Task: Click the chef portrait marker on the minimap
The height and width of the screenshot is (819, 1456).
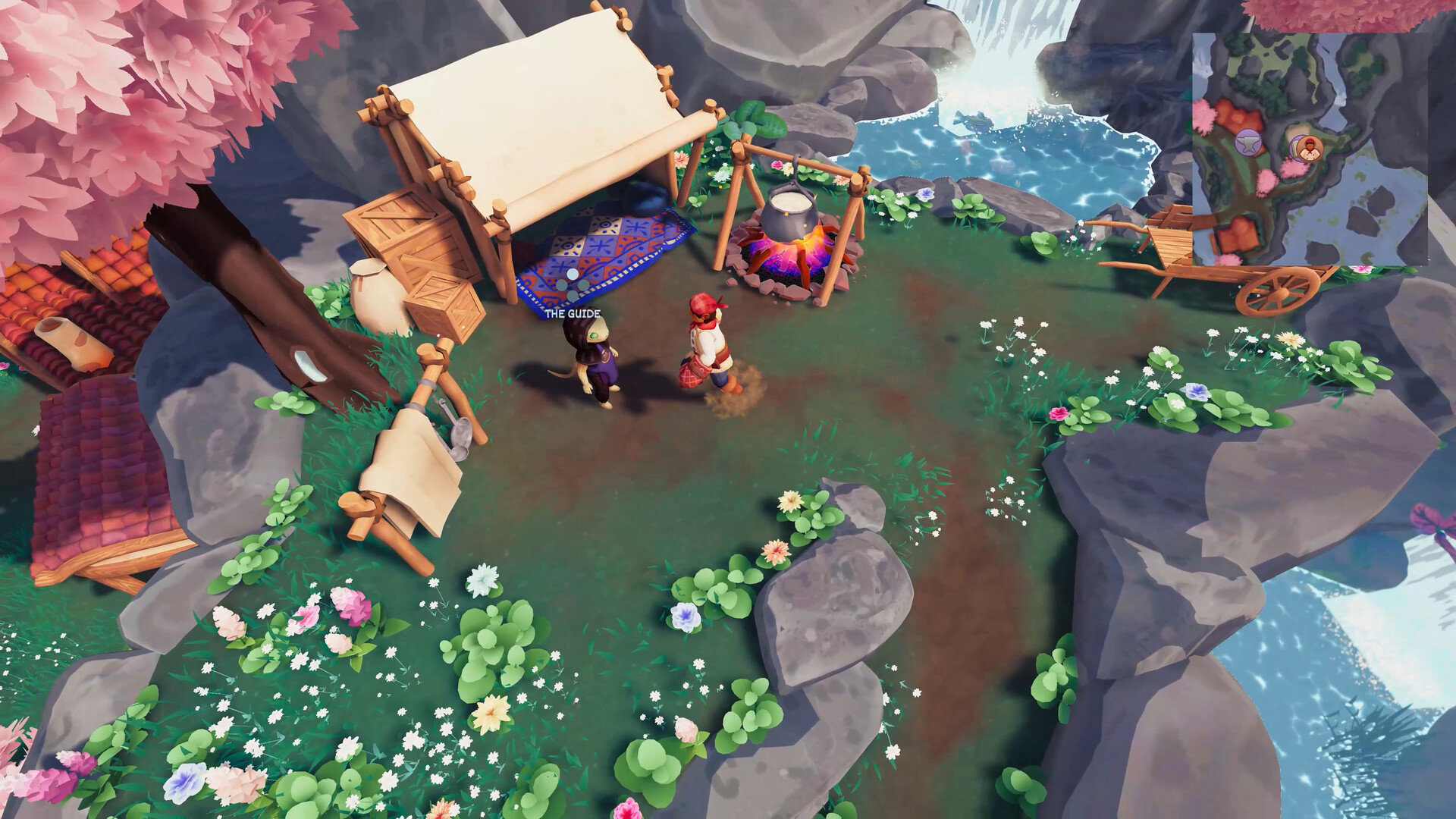Action: click(1310, 149)
